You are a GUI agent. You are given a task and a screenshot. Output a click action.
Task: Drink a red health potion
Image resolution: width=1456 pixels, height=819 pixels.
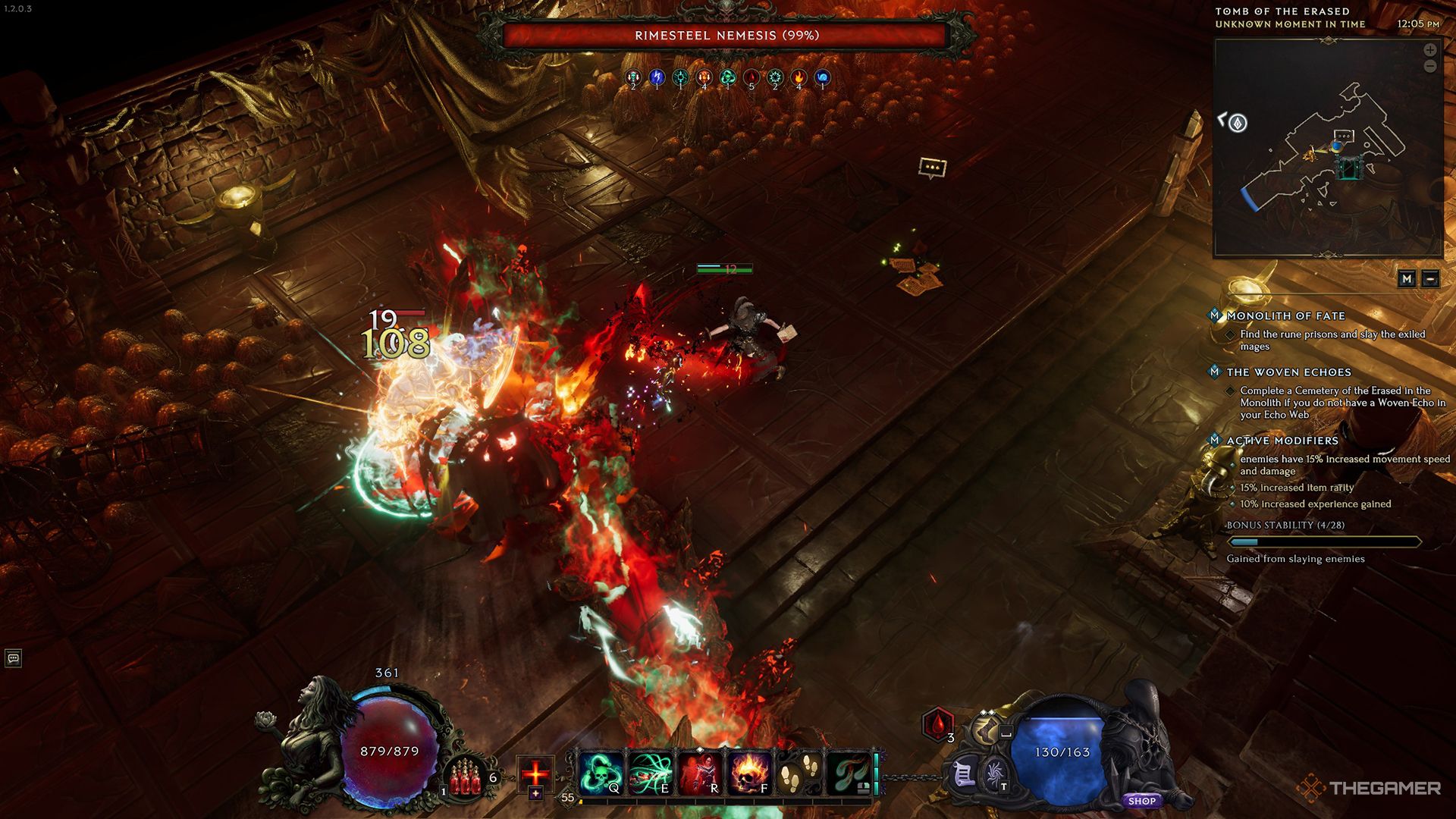coord(466,780)
